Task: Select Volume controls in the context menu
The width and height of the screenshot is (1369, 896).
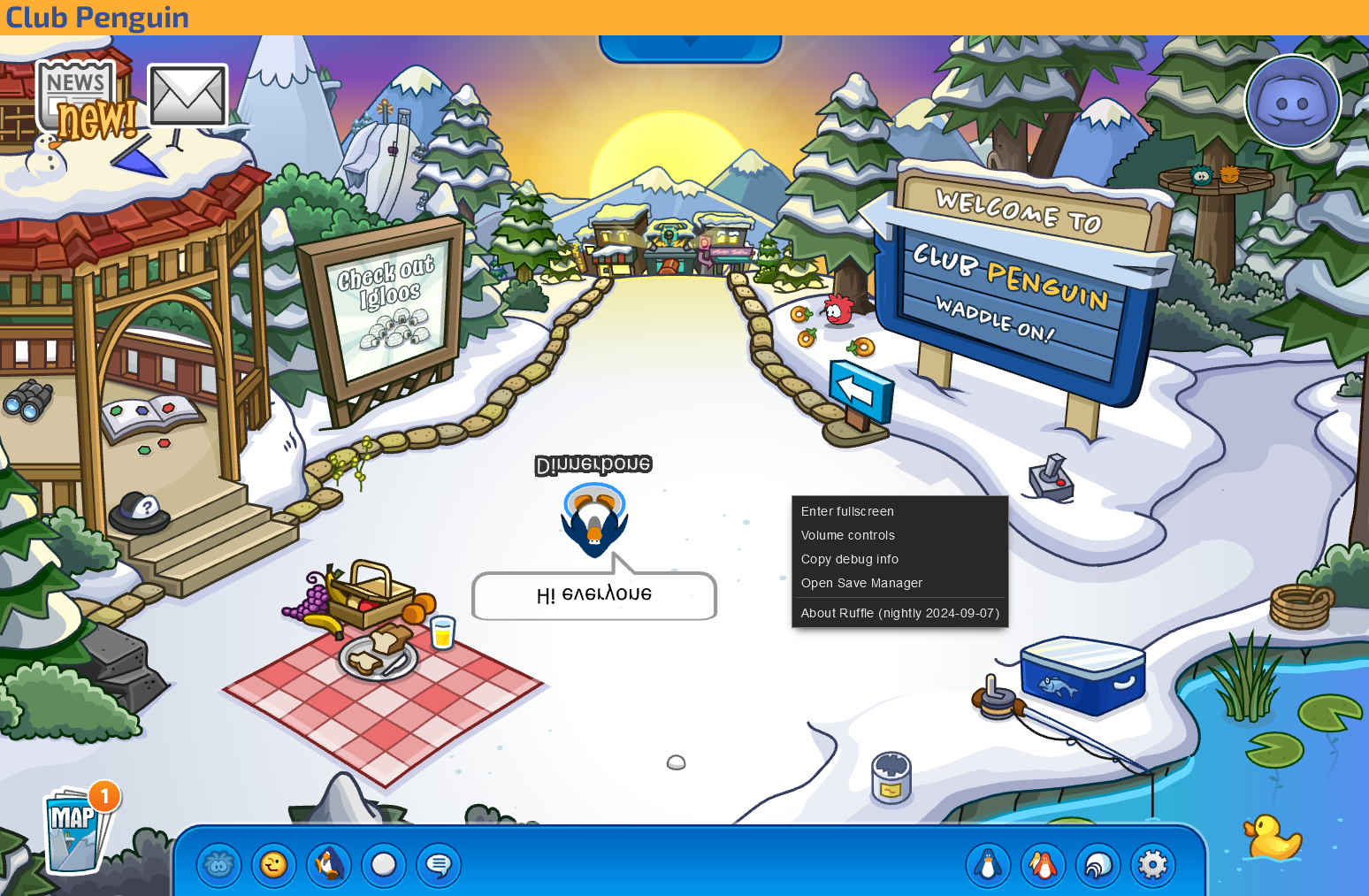Action: pyautogui.click(x=848, y=535)
